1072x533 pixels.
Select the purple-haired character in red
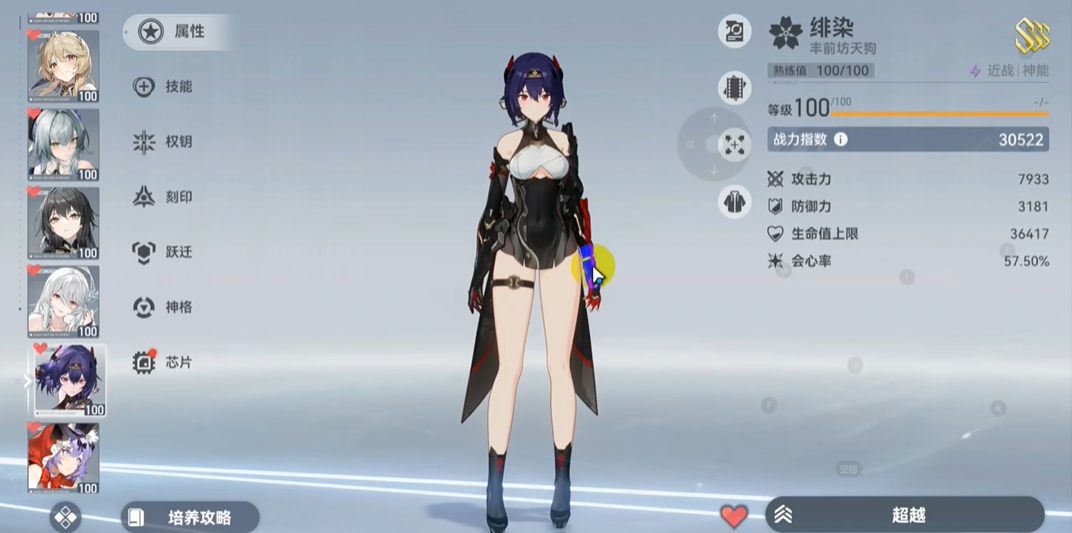(x=64, y=458)
